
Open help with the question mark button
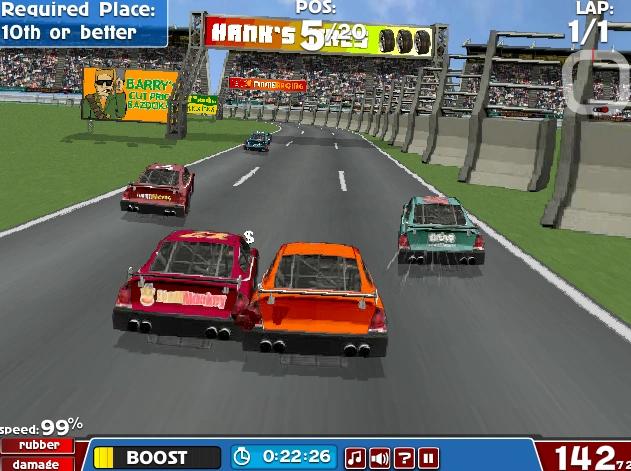coord(404,458)
